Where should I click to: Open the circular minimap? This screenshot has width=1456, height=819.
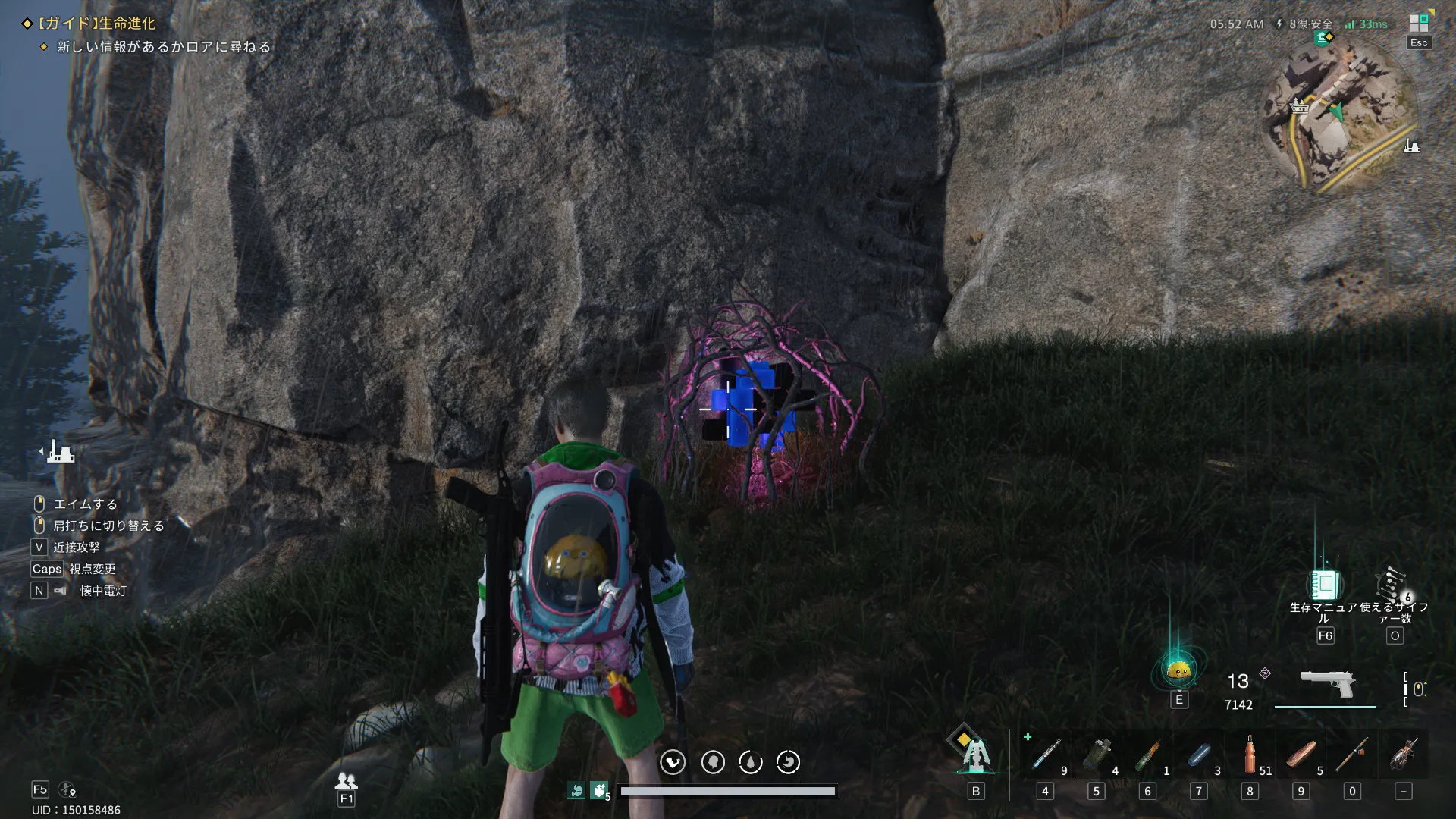1340,115
